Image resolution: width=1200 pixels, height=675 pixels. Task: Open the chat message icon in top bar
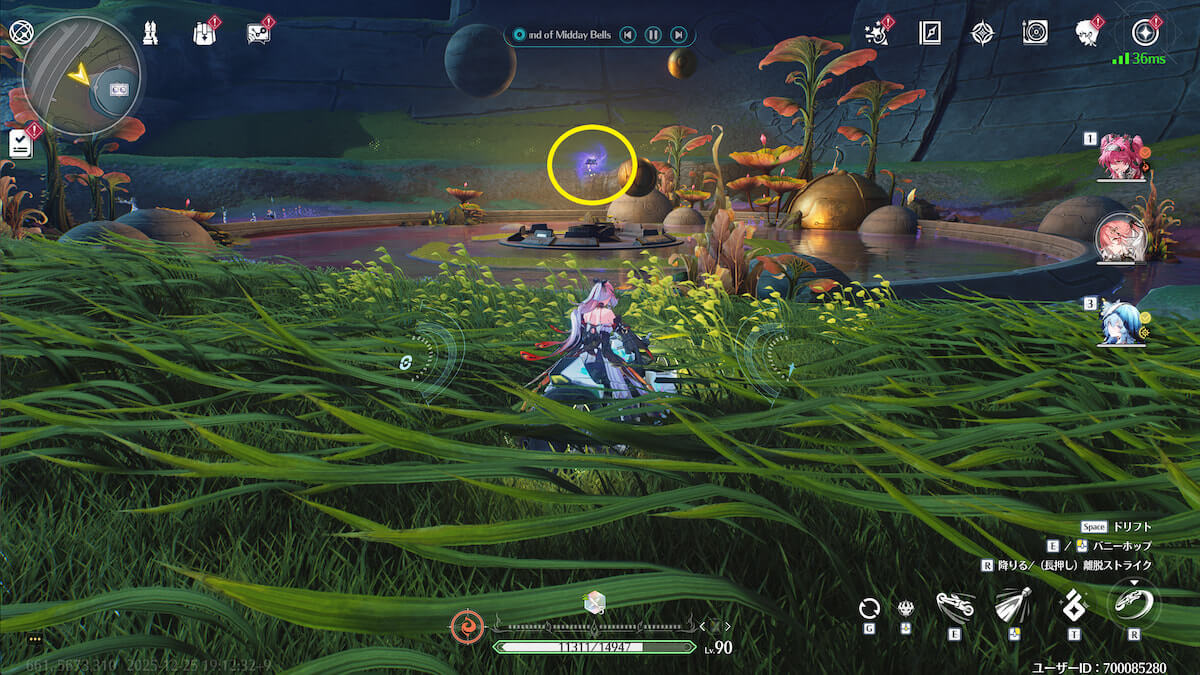tap(258, 33)
